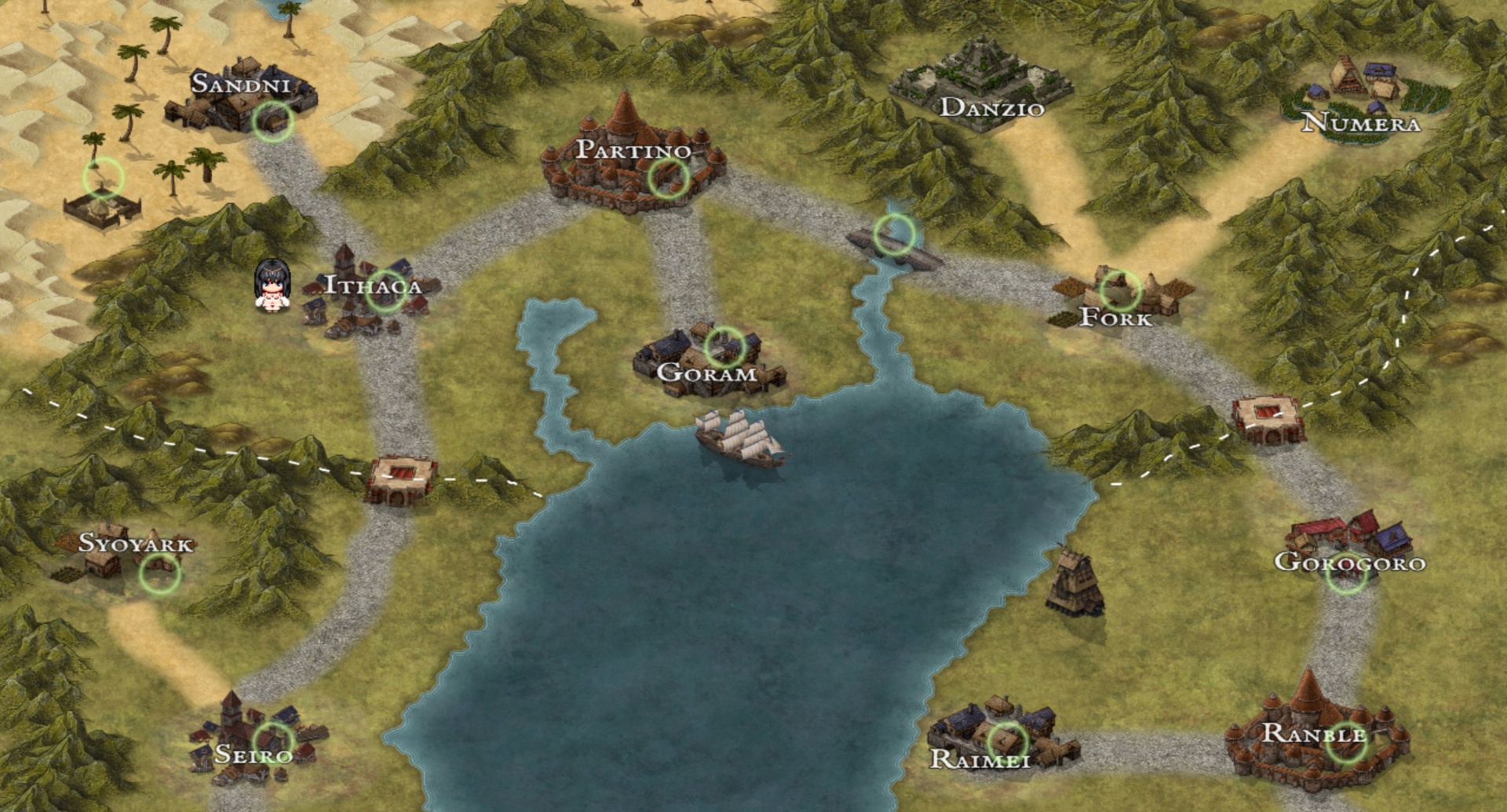Select the Gorogoro town marker

(1346, 575)
